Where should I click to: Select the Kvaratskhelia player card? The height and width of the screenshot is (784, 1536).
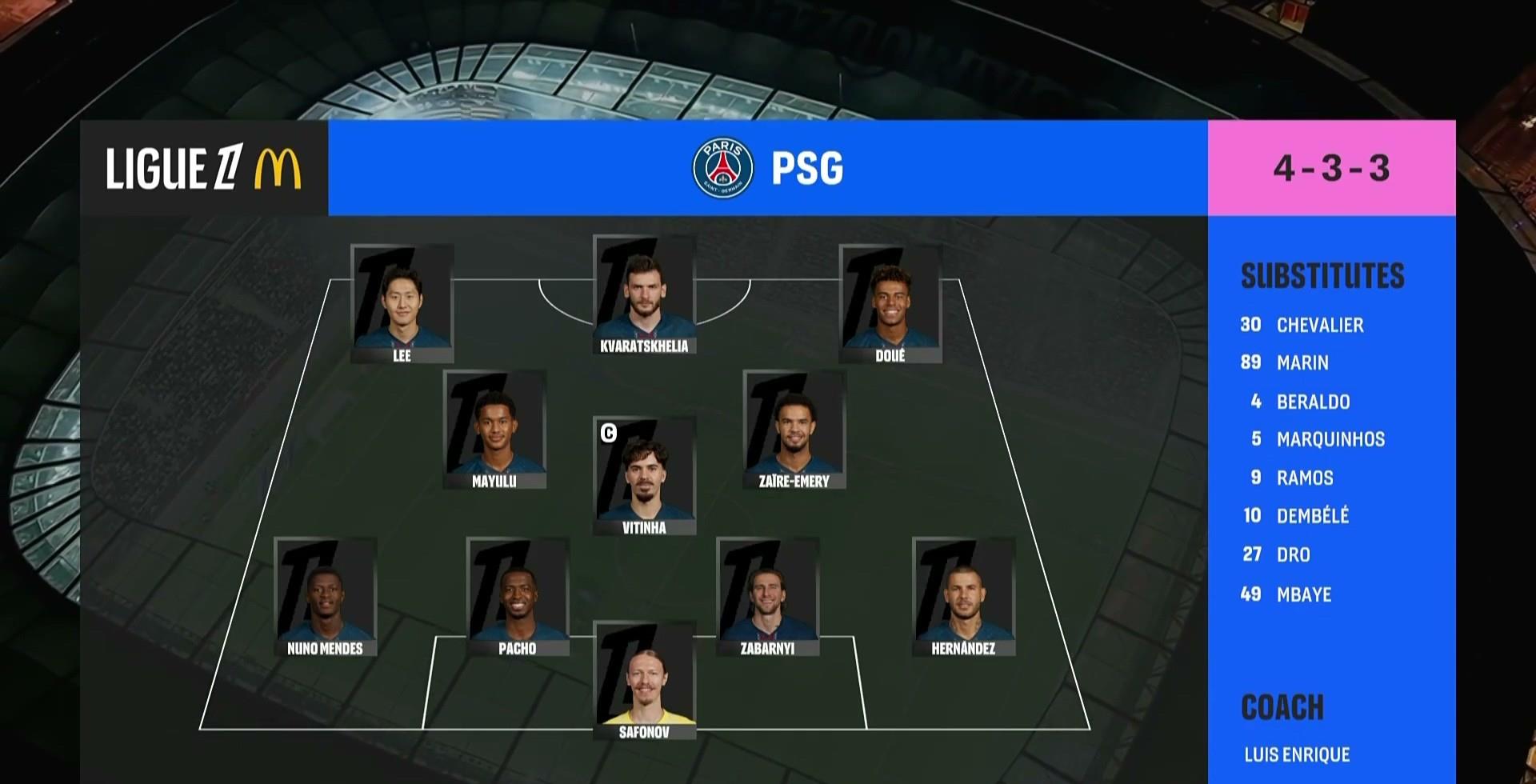click(644, 294)
